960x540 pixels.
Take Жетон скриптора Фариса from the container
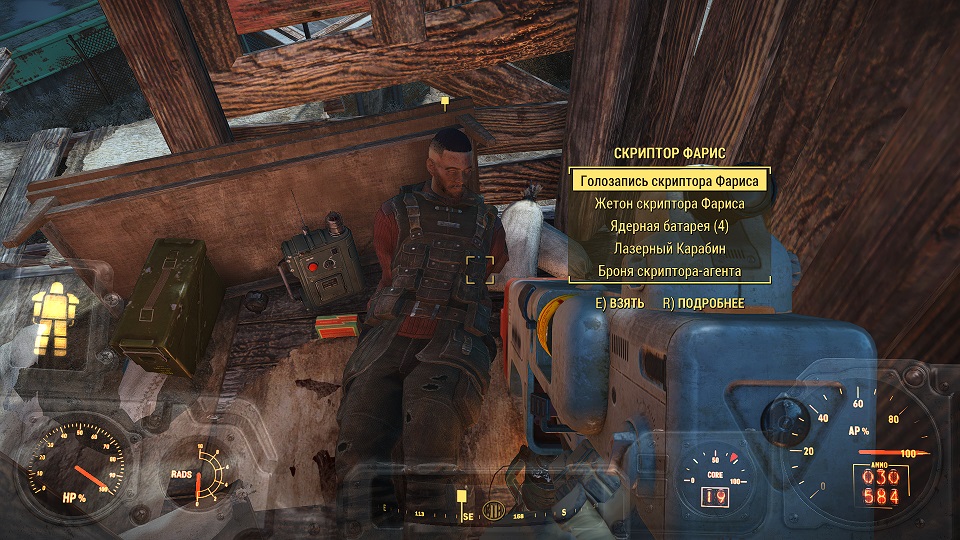(x=670, y=204)
